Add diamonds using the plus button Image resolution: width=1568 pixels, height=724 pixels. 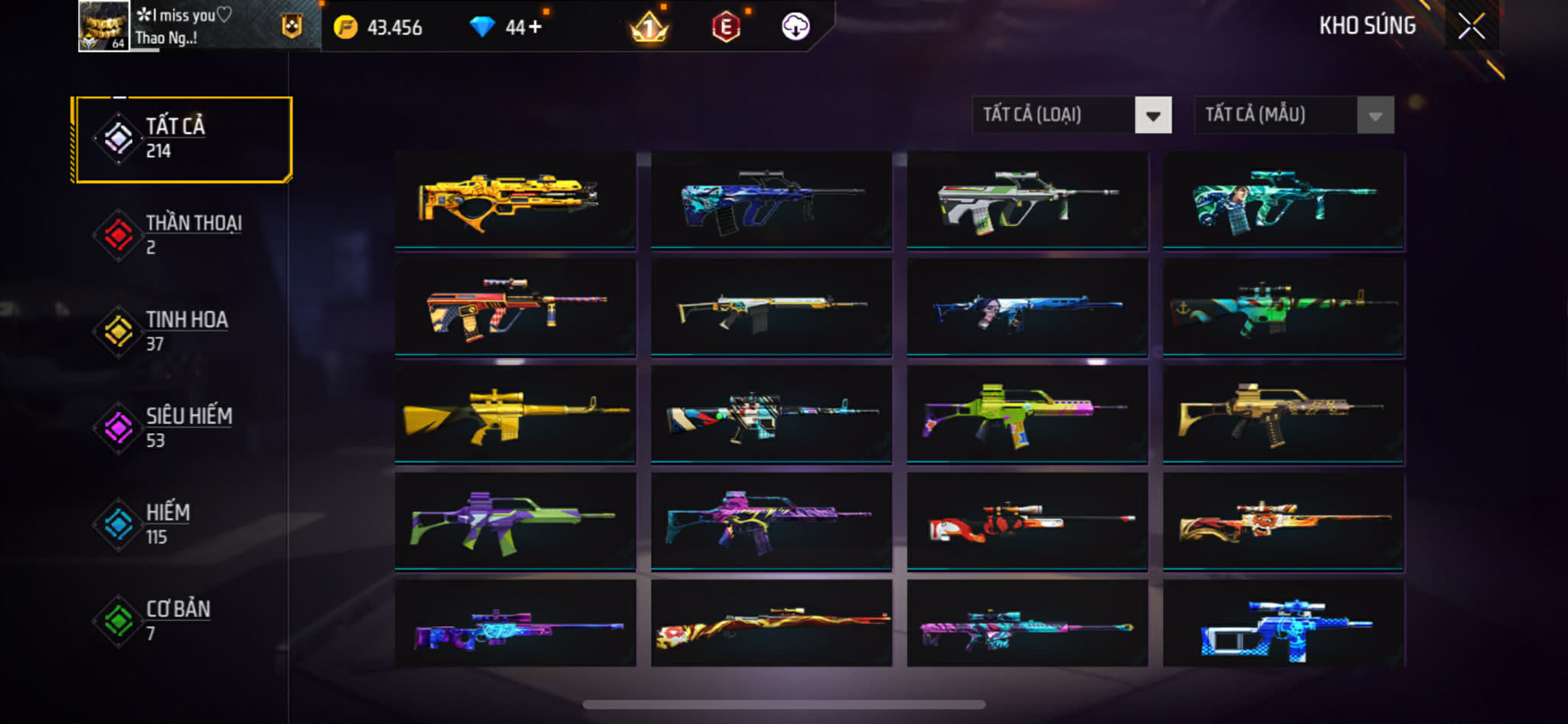click(x=534, y=28)
